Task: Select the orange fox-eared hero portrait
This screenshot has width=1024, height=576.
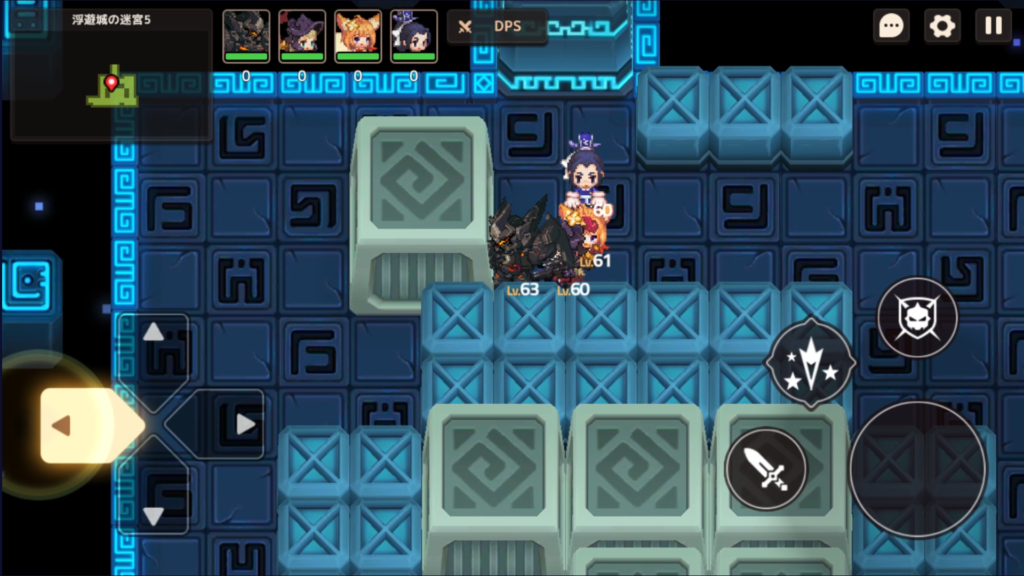Action: click(x=358, y=35)
